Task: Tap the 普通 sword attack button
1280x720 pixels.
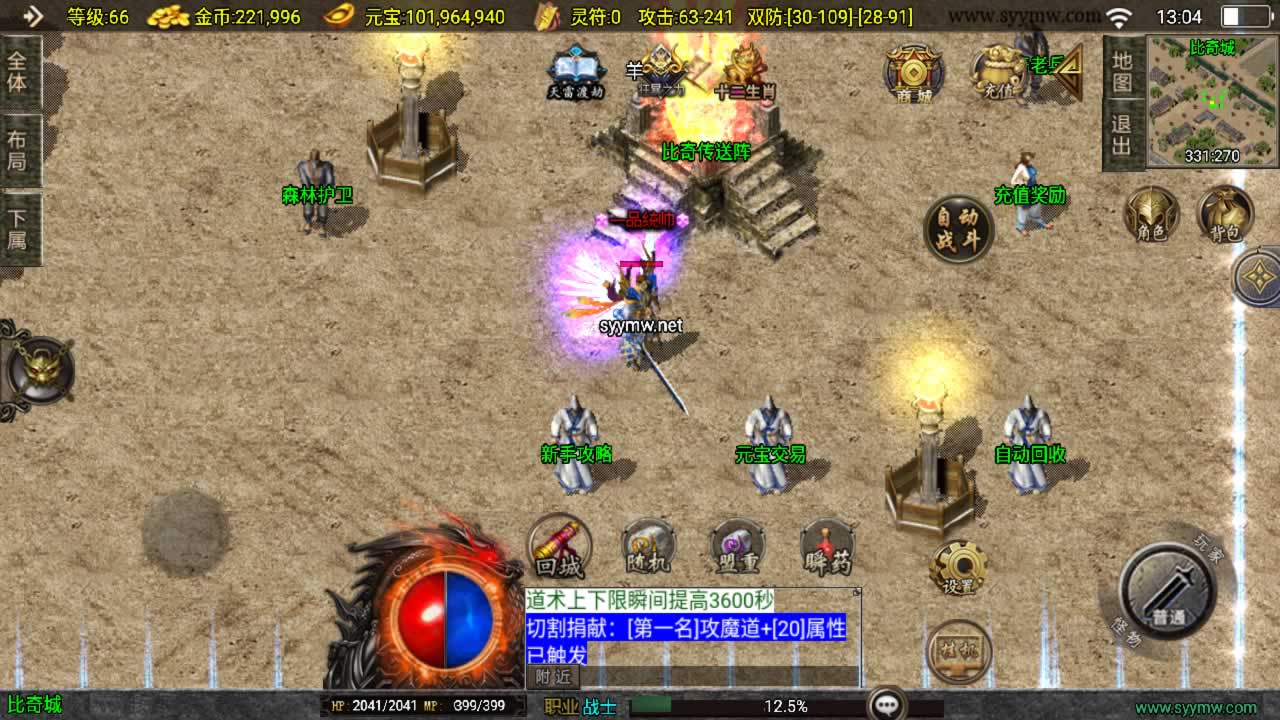Action: click(1166, 590)
